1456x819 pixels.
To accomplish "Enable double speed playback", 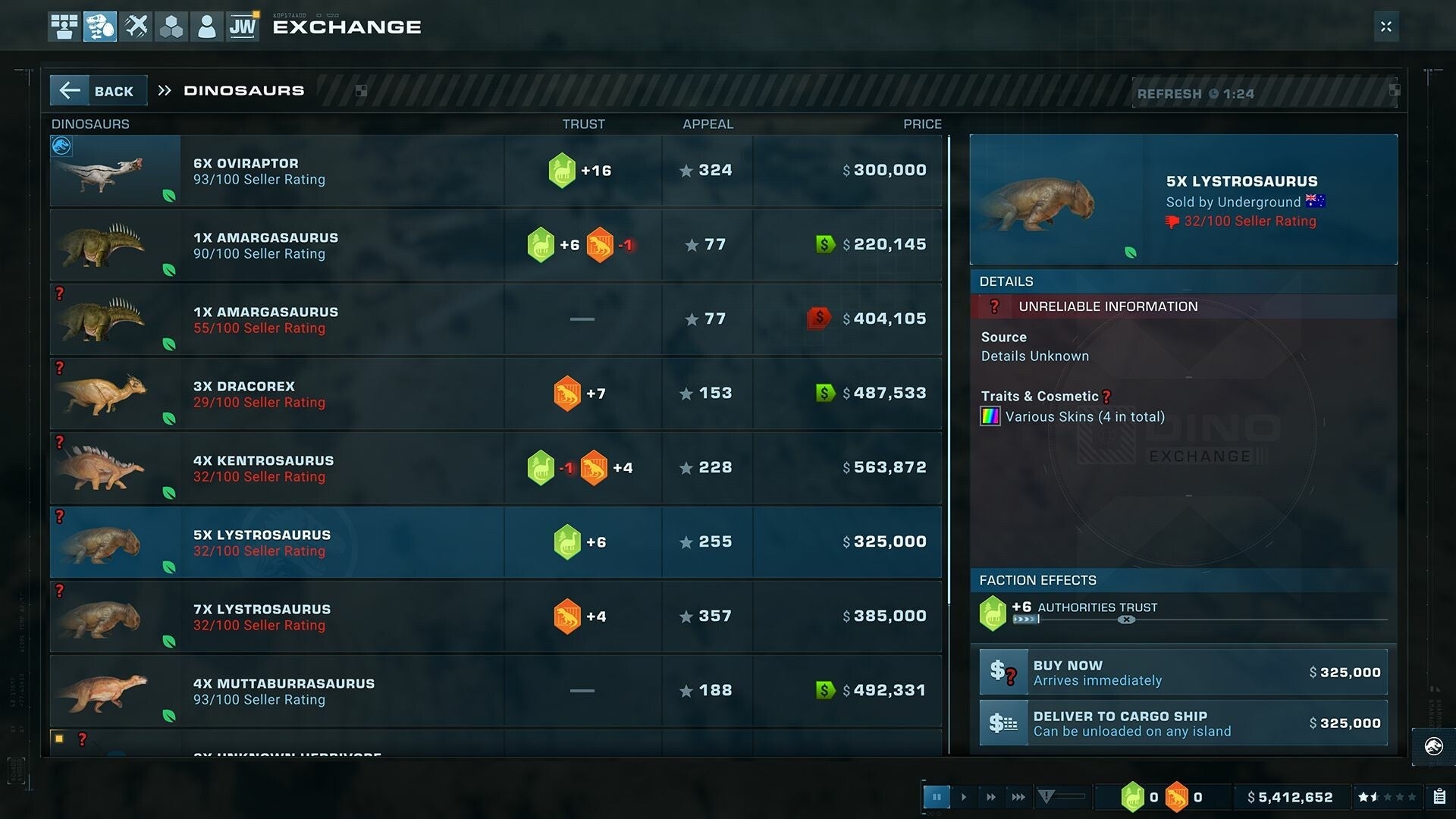I will (991, 797).
